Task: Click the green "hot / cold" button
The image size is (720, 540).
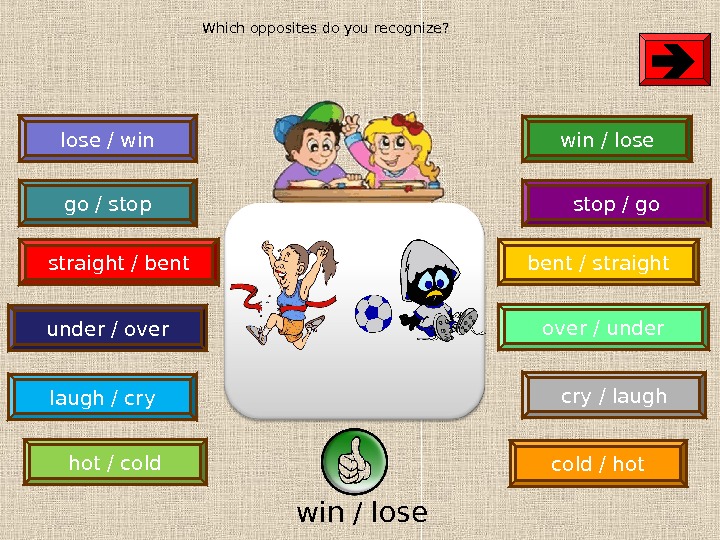Action: (115, 463)
